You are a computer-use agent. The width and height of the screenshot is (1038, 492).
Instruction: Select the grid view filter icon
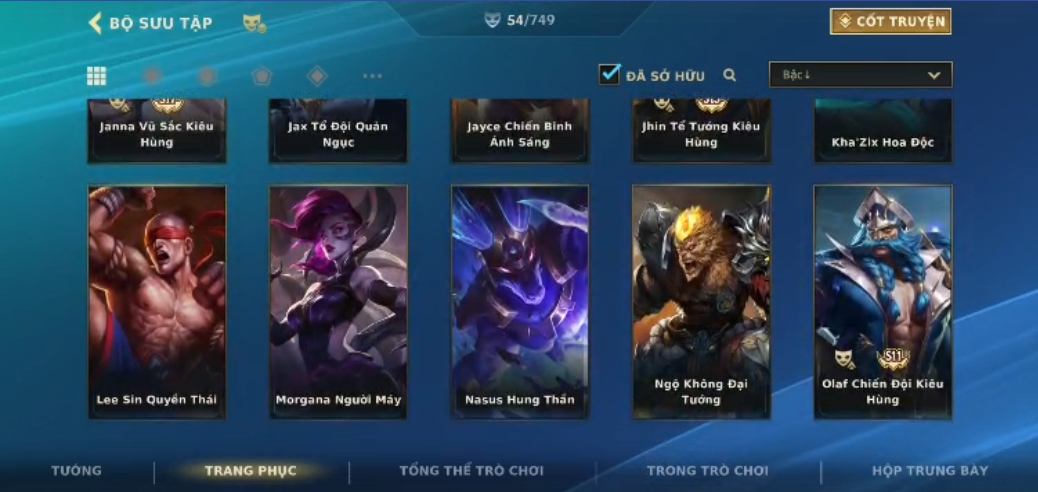pos(97,76)
